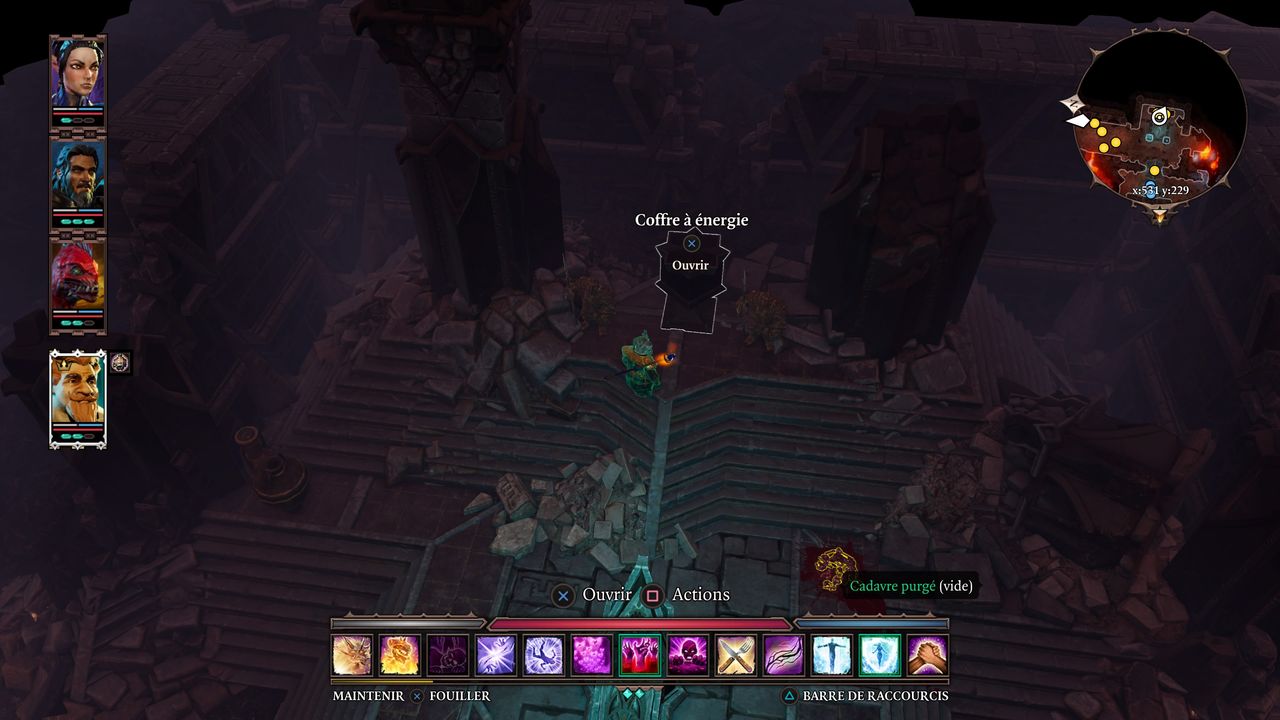The image size is (1280, 720).
Task: Open the circular minimap
Action: 1160,120
